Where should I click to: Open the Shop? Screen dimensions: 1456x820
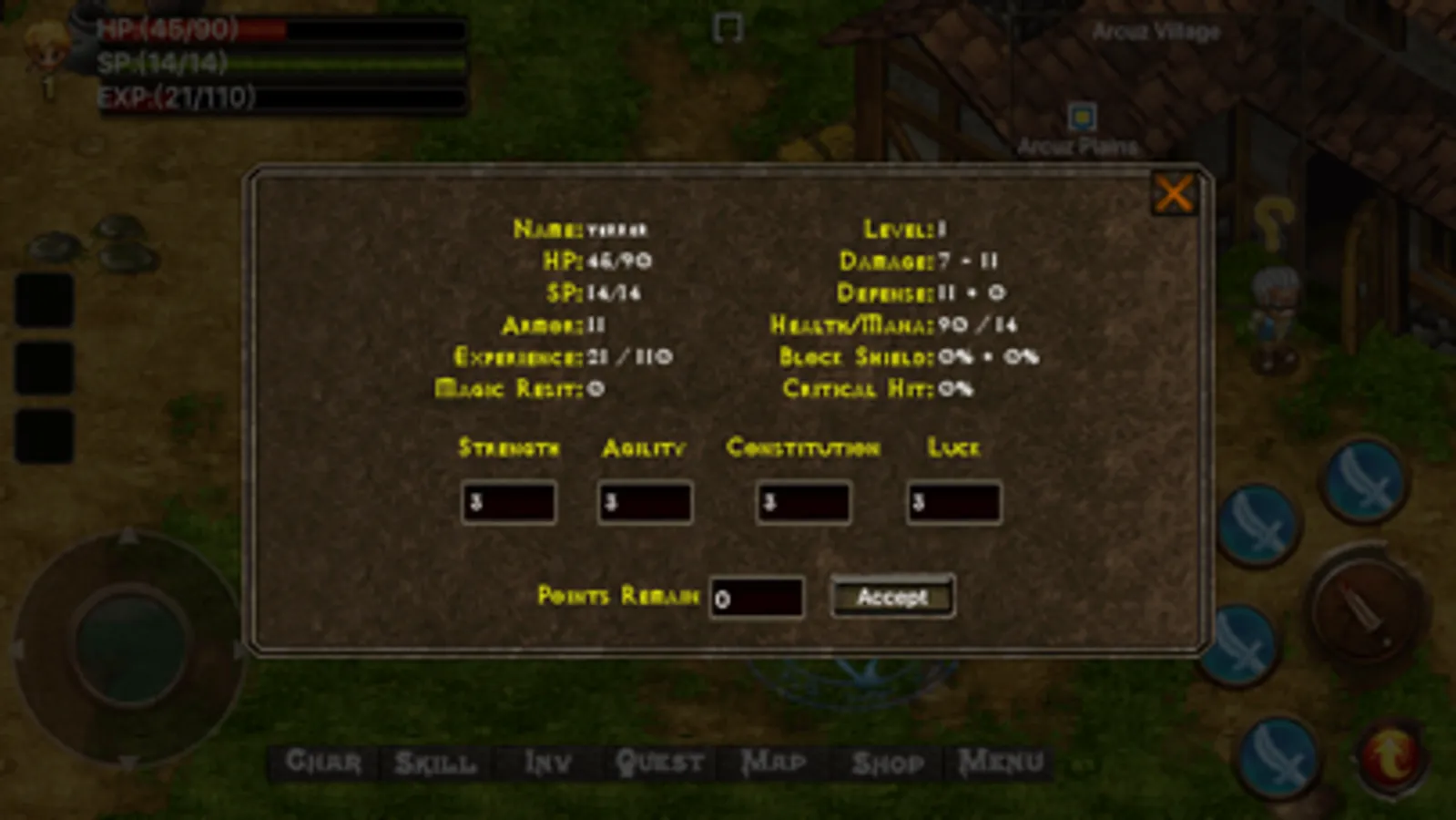888,762
